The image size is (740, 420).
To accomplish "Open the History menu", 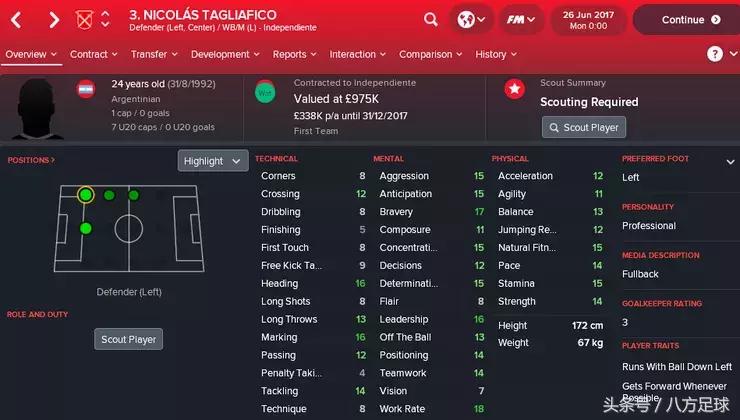I will (495, 55).
